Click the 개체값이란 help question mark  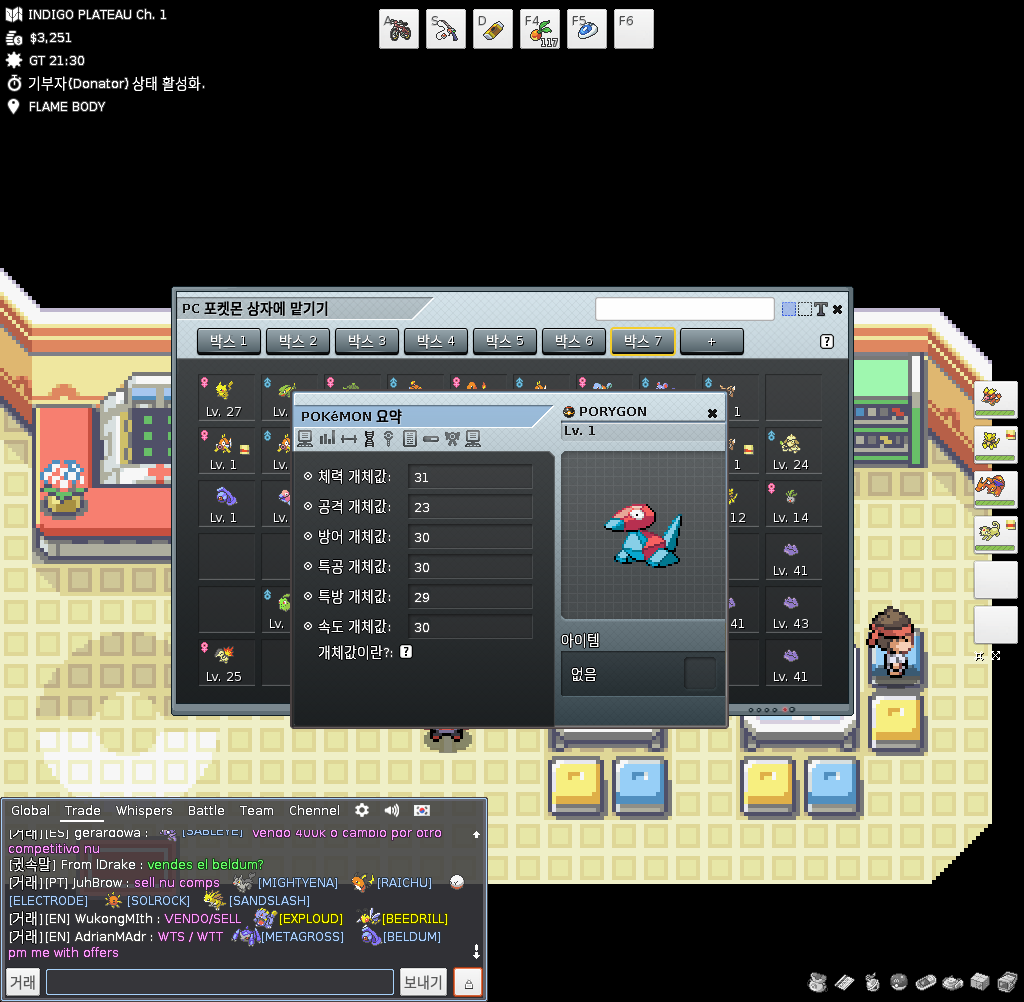406,652
